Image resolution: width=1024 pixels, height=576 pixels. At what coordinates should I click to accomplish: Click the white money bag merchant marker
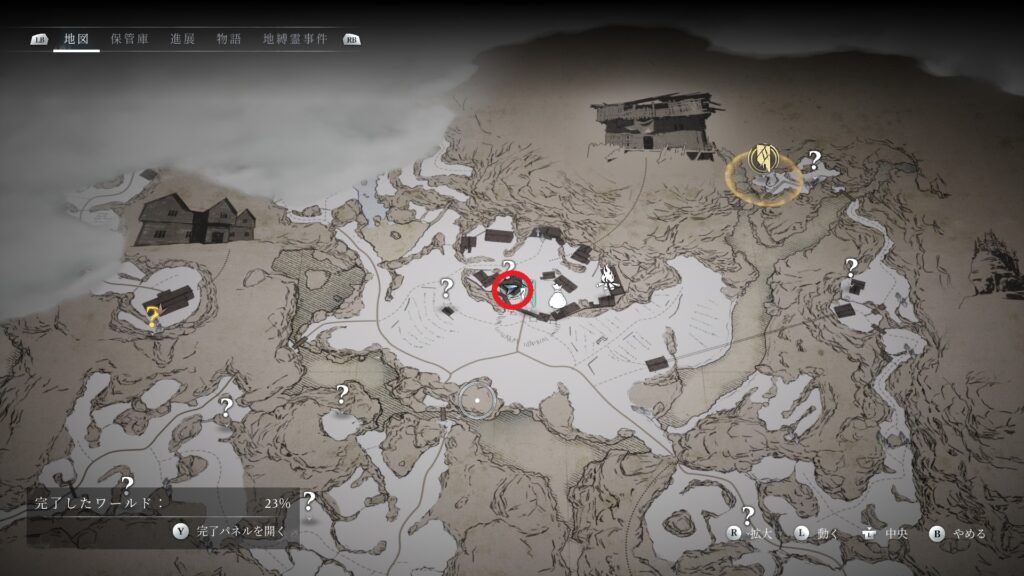click(558, 295)
